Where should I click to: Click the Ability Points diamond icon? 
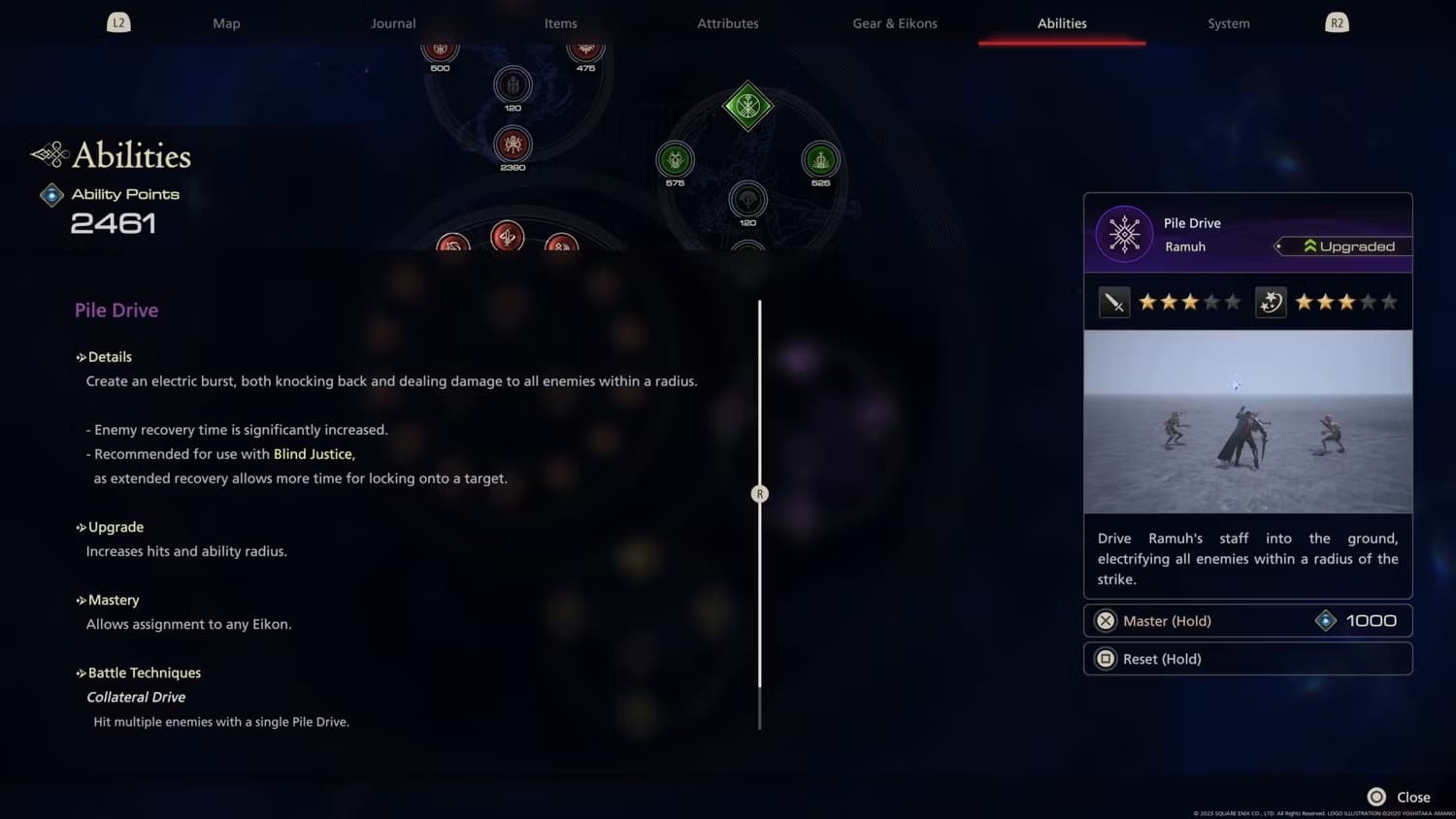point(51,194)
